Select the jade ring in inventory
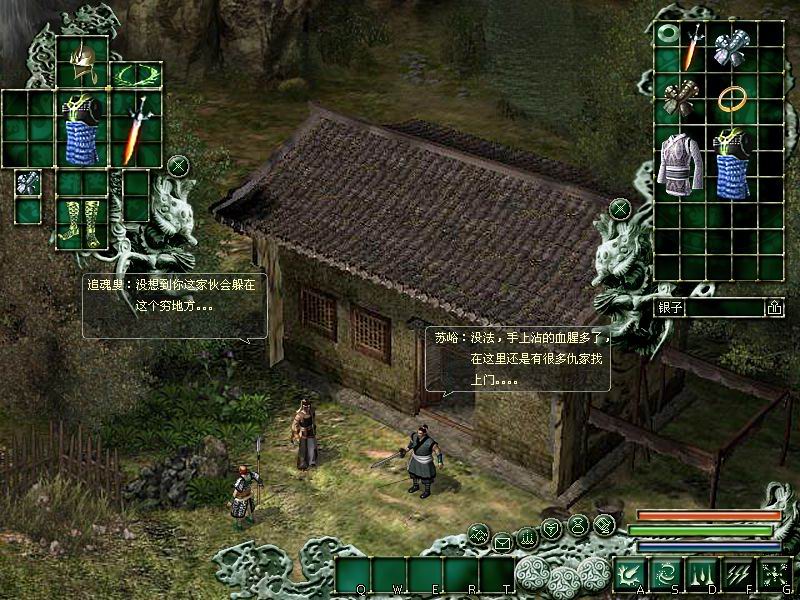The image size is (800, 600). click(667, 36)
